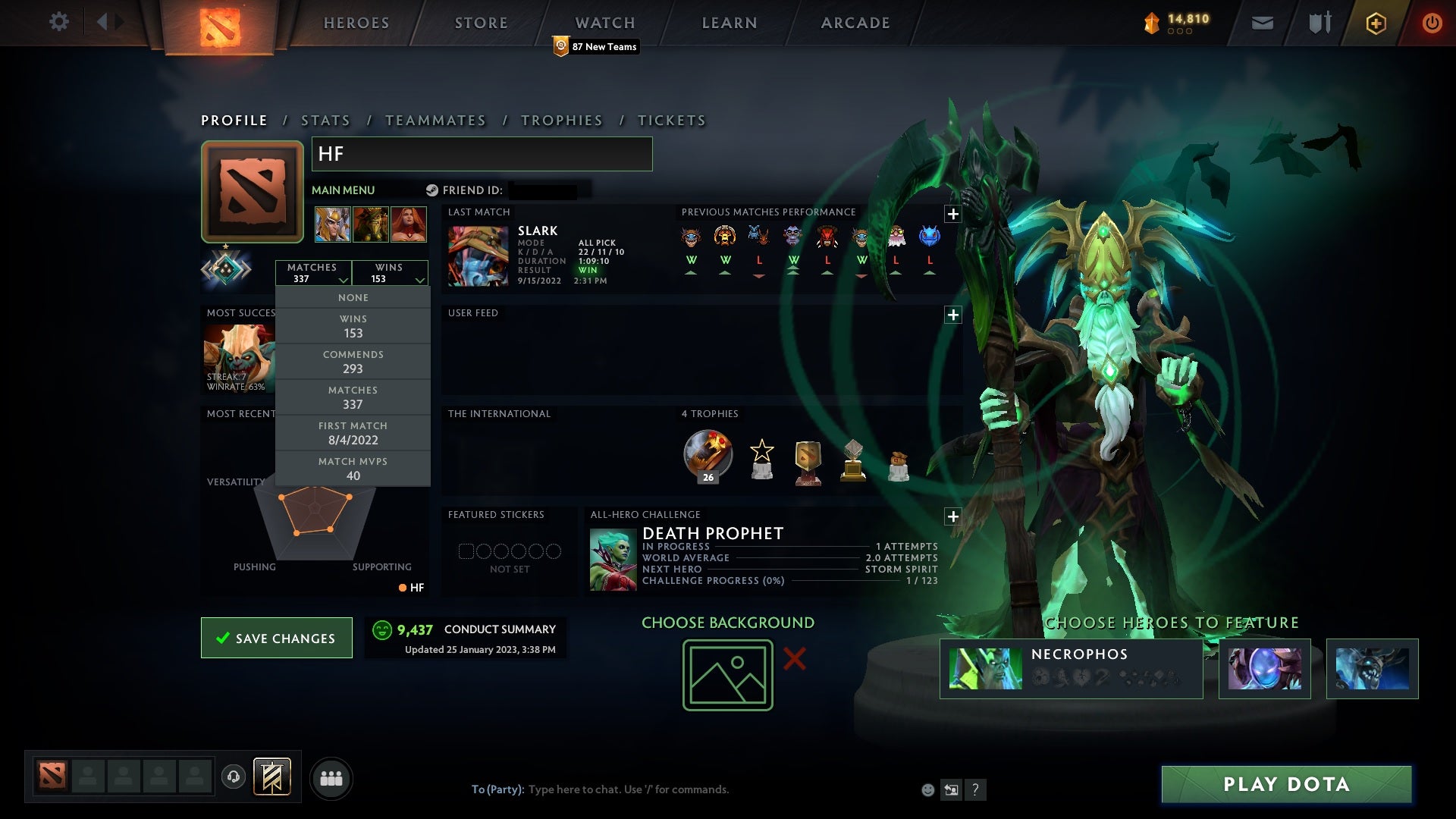This screenshot has width=1456, height=819.
Task: Switch to the STATS tab
Action: [x=325, y=120]
